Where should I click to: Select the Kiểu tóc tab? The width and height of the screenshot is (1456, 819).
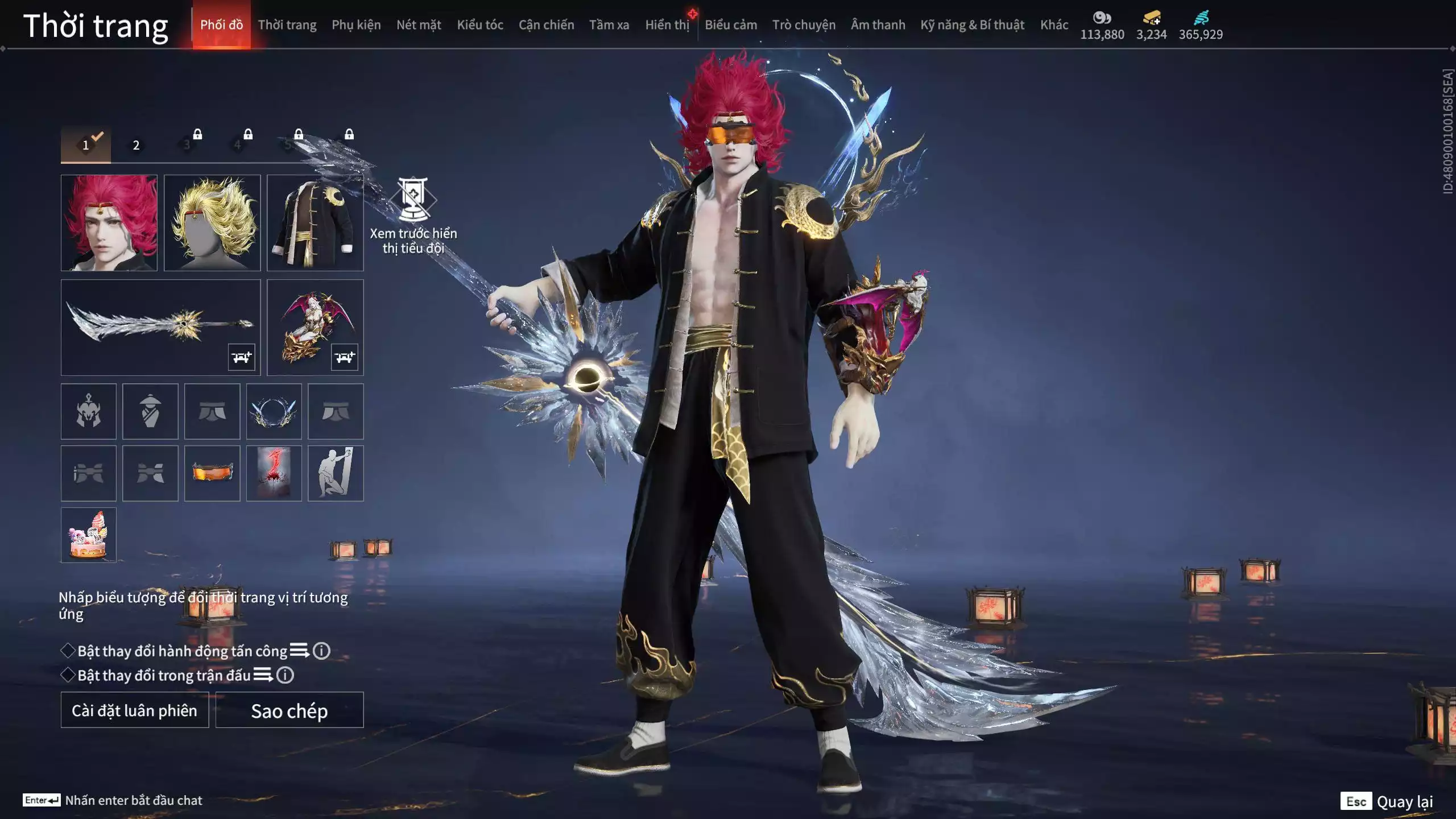pos(480,25)
